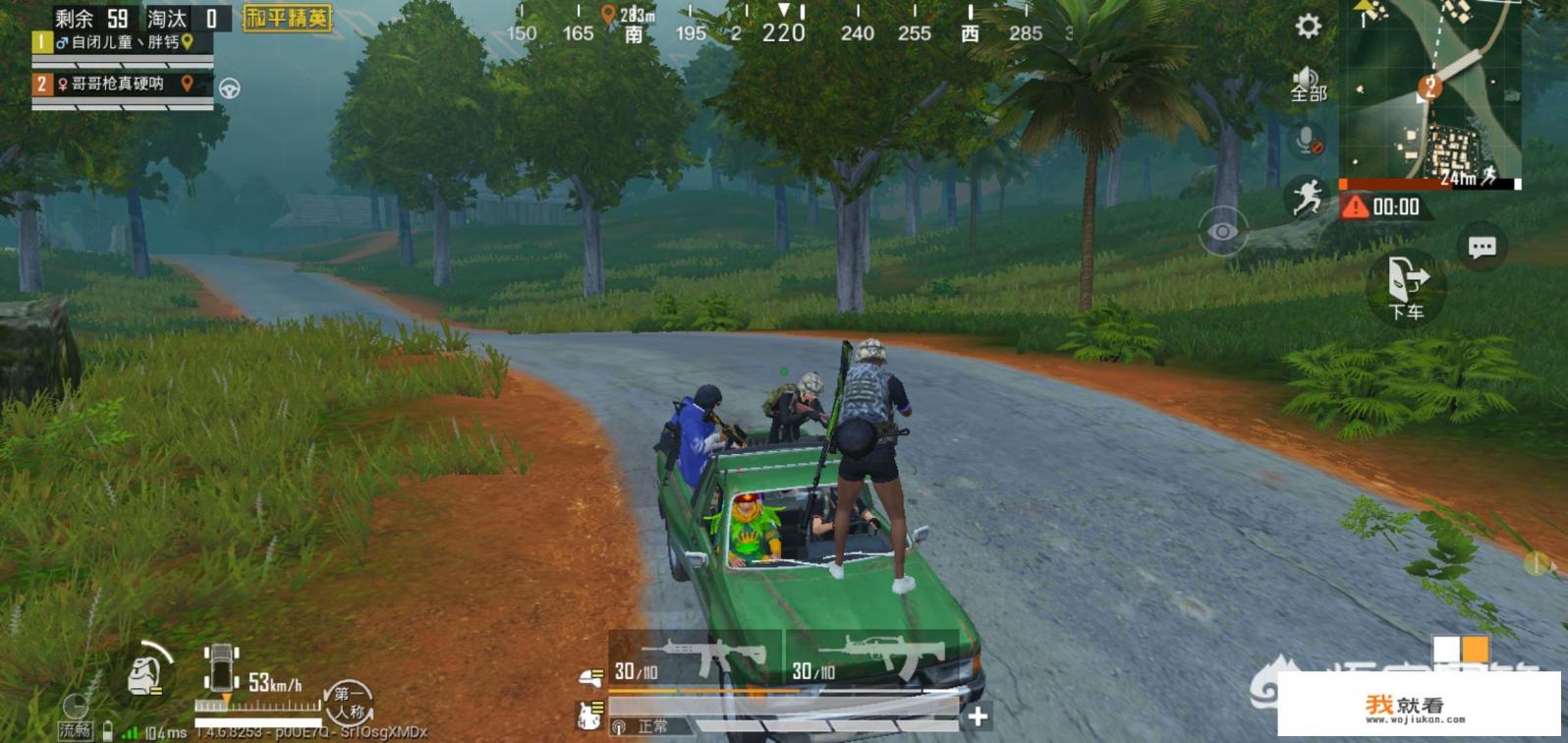Unmute the microphone icon

[x=1308, y=142]
